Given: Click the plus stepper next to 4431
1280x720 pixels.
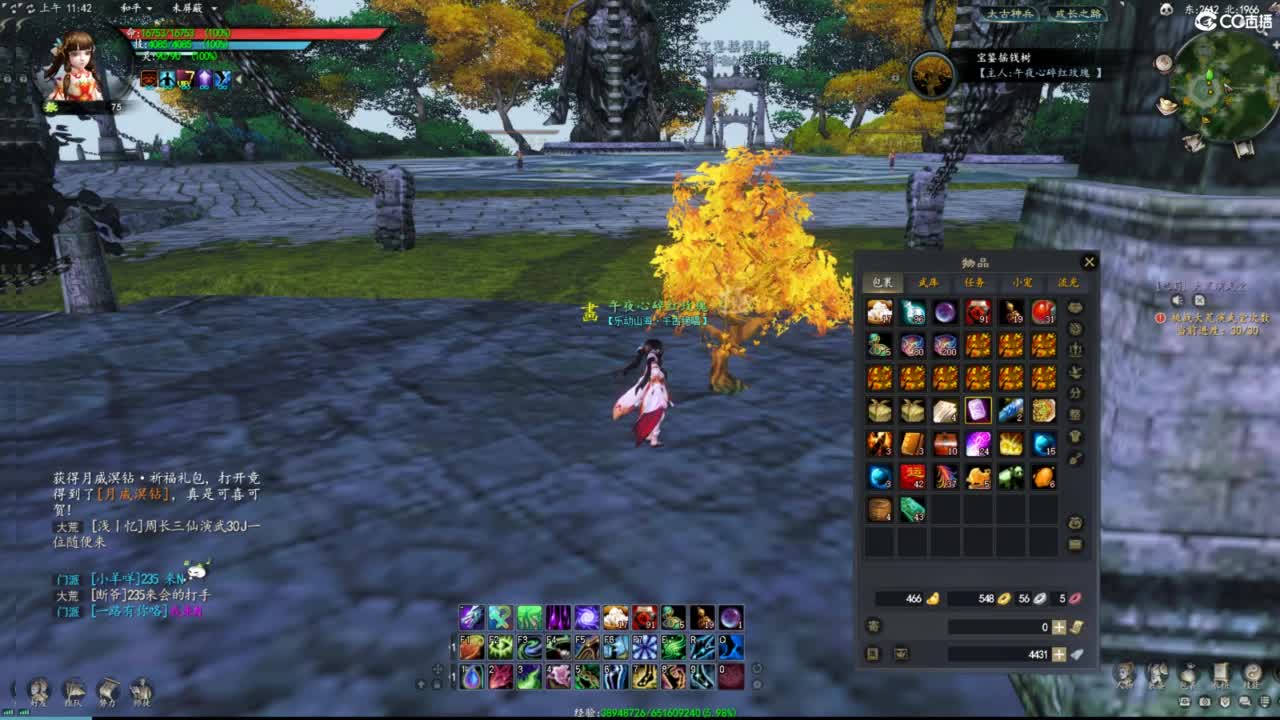Looking at the screenshot, I should pos(1058,653).
